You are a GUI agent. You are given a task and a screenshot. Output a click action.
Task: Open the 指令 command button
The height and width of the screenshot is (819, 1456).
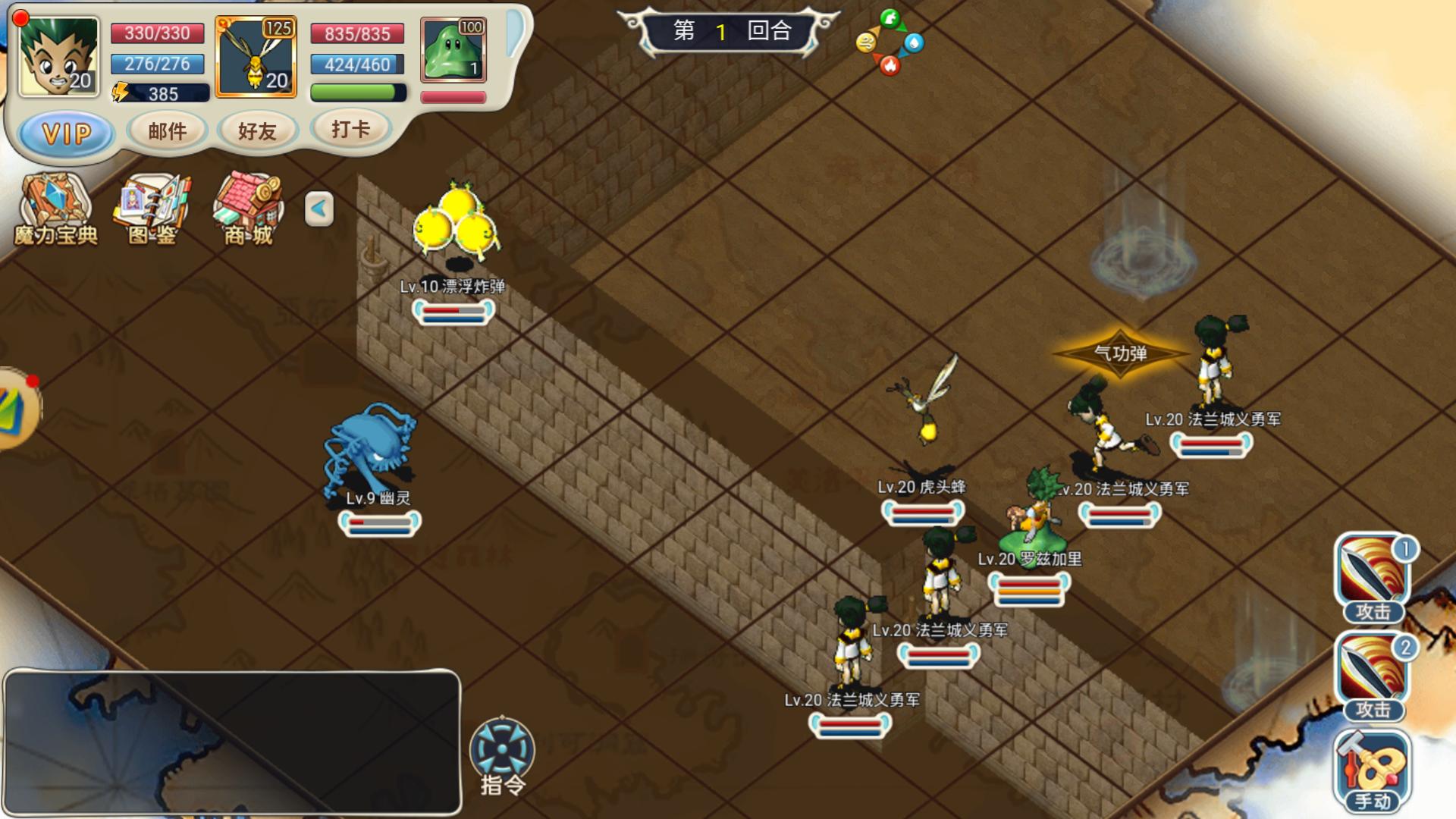click(502, 755)
